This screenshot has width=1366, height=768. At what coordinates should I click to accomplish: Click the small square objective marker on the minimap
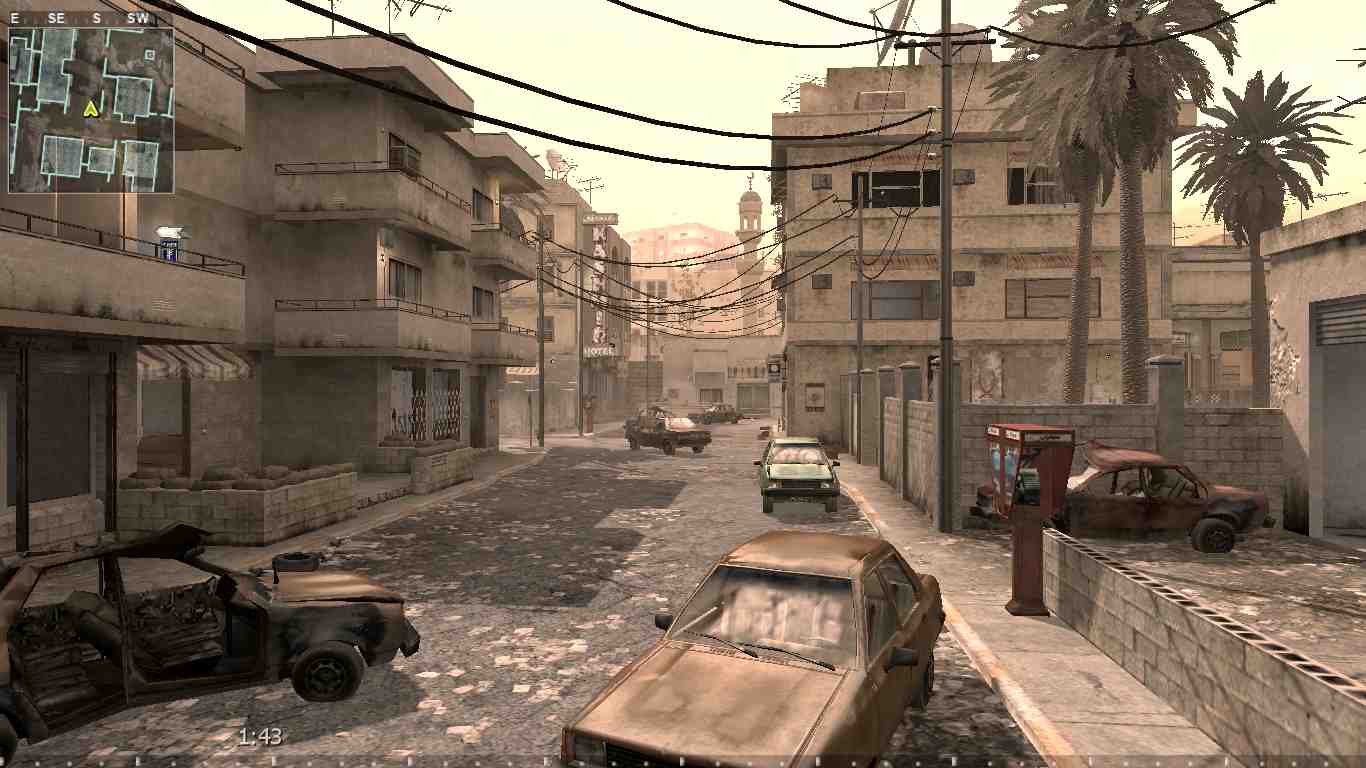(x=150, y=54)
